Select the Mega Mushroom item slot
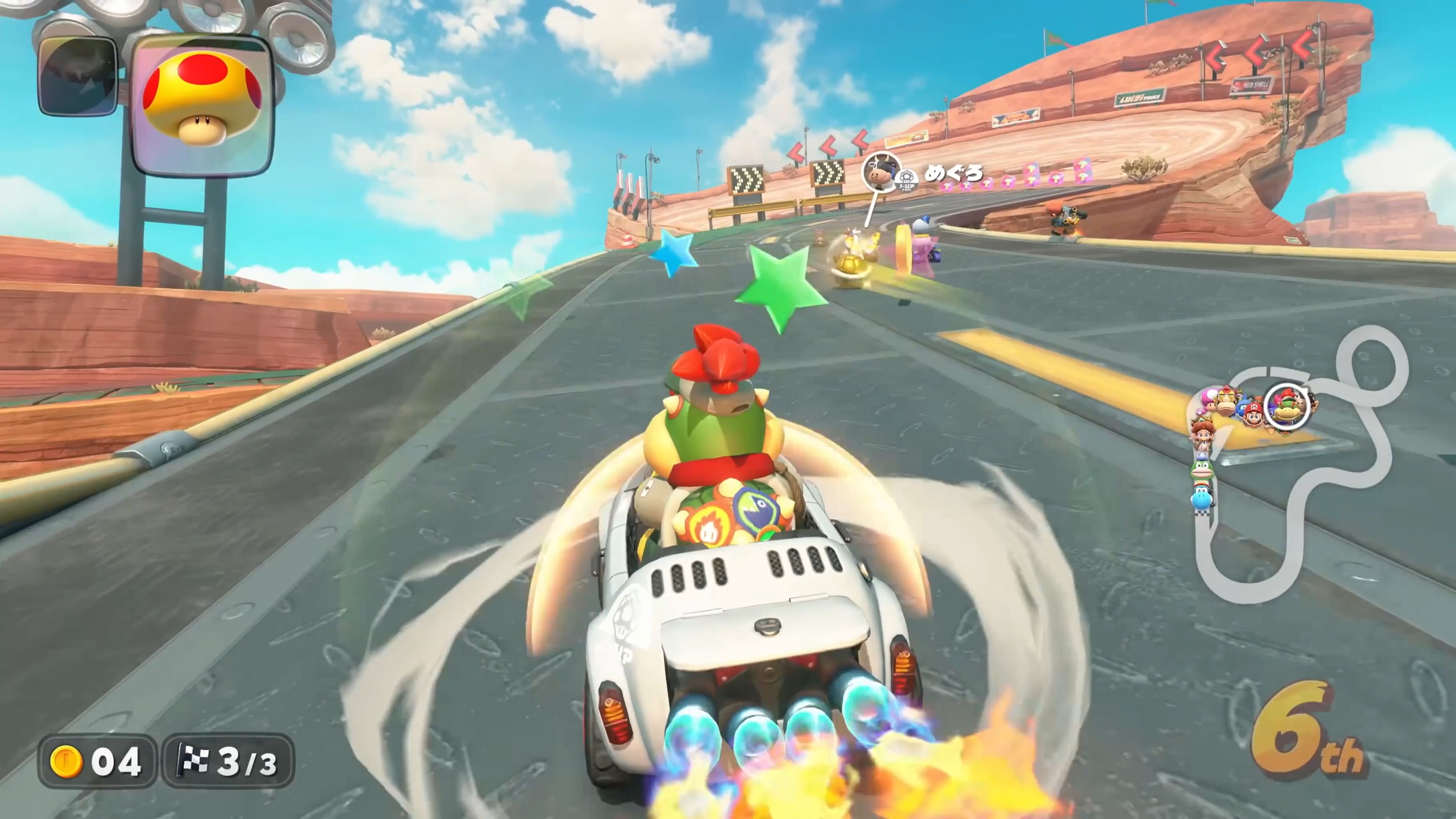Viewport: 1456px width, 819px height. (202, 106)
